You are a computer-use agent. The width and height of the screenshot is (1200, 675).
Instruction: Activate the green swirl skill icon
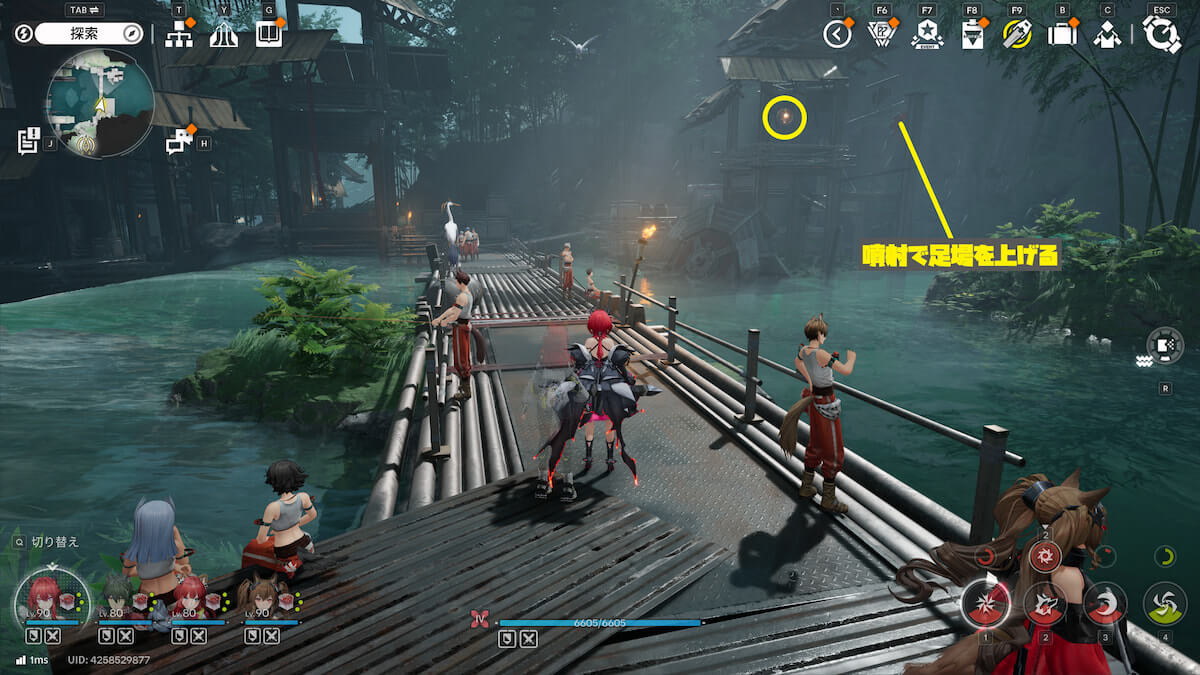tap(1165, 603)
